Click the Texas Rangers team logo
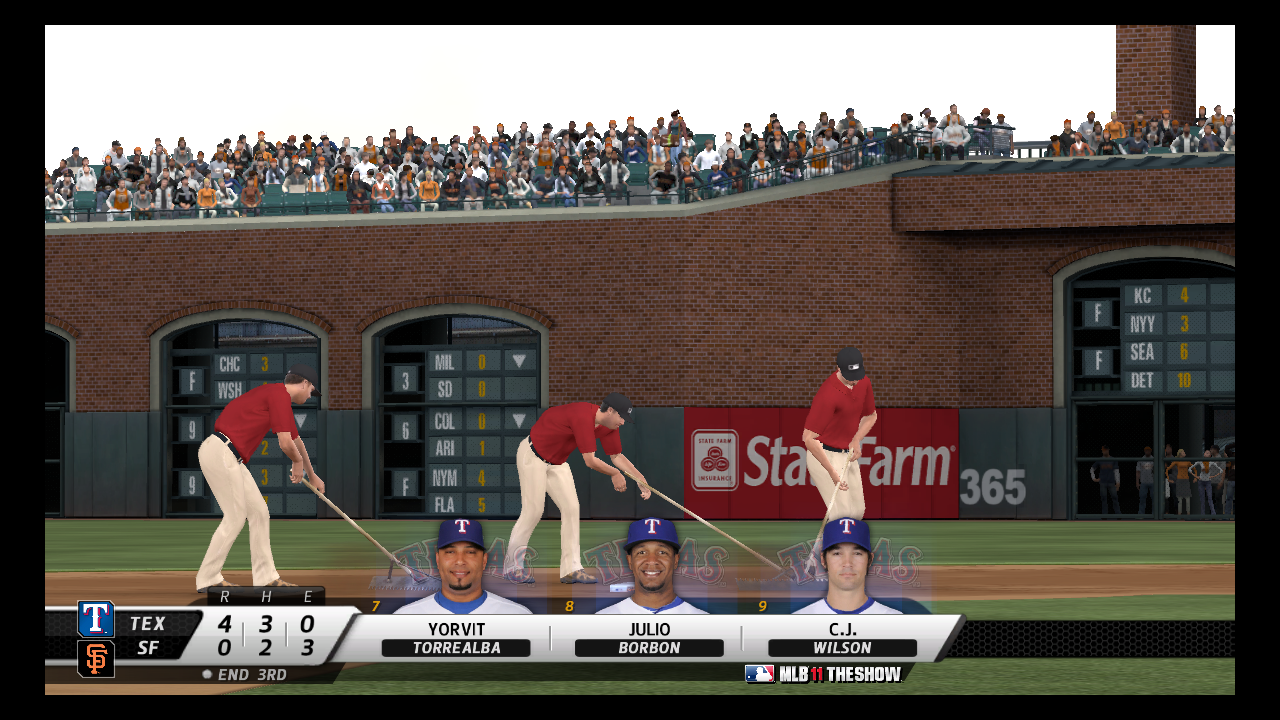Image resolution: width=1280 pixels, height=720 pixels. (x=96, y=620)
